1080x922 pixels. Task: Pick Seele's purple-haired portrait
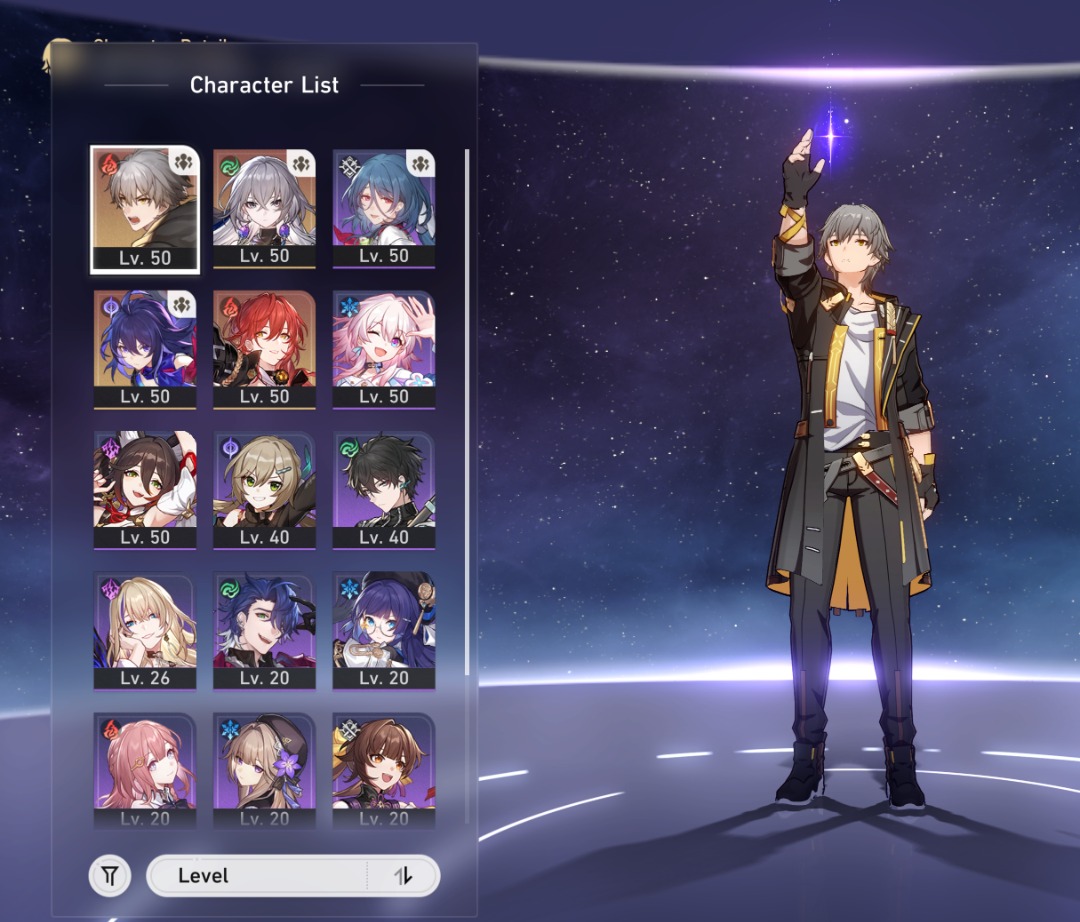(x=144, y=348)
